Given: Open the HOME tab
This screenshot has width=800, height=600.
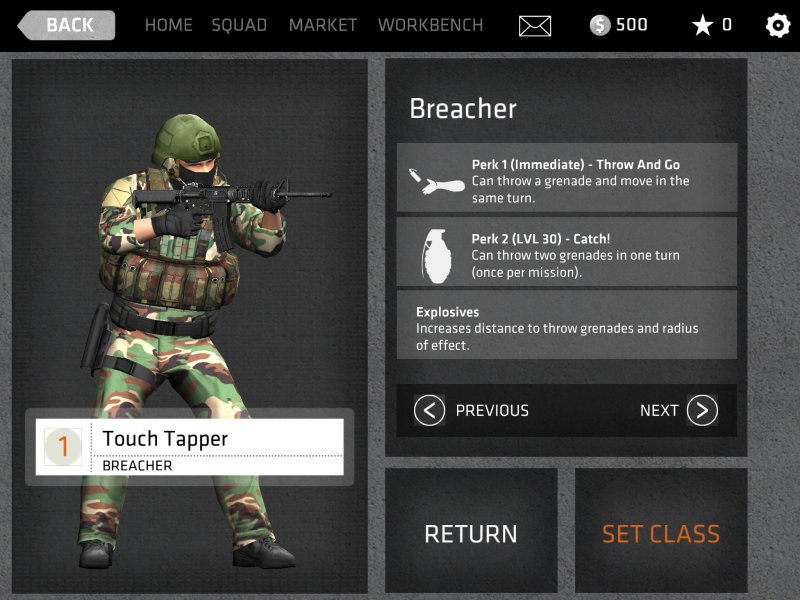Looking at the screenshot, I should 168,25.
